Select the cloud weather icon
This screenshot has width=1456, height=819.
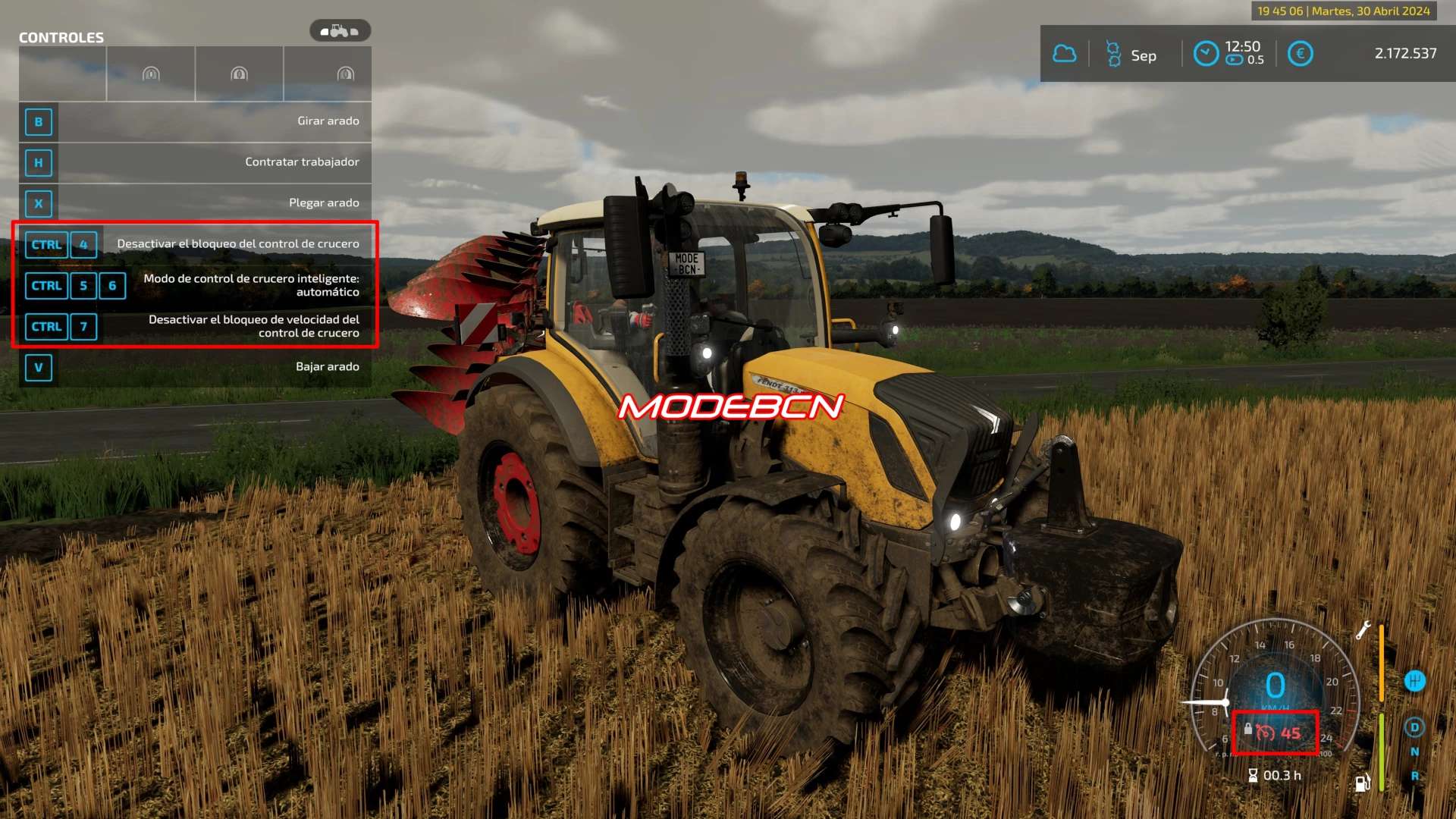(x=1065, y=54)
